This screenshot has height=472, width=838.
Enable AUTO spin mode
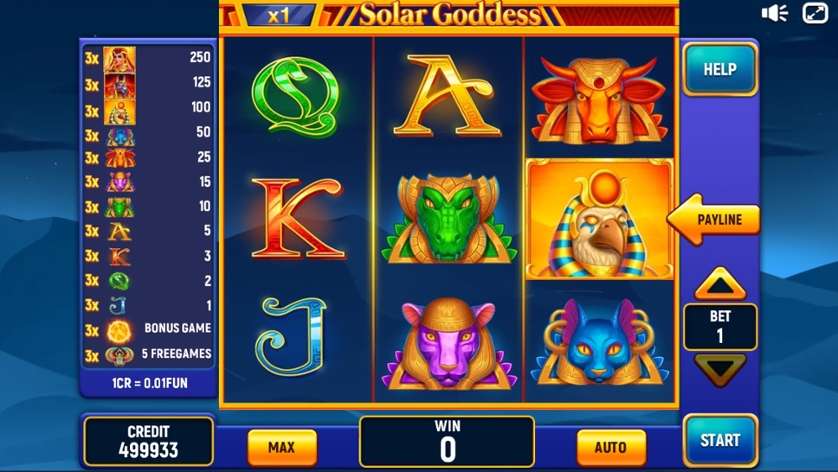point(610,447)
